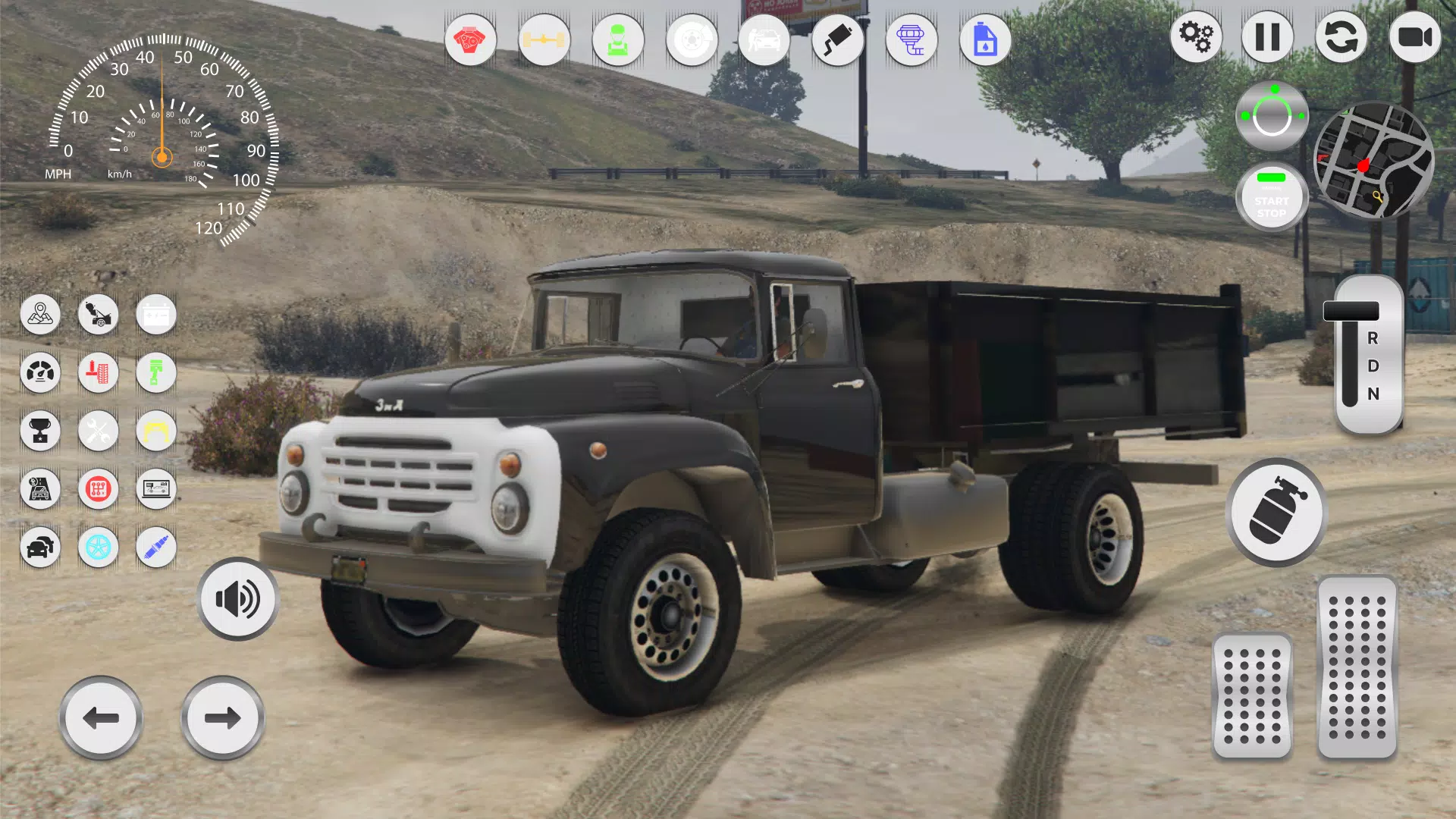Mute the game audio with the speaker button
Image resolution: width=1456 pixels, height=819 pixels.
click(x=237, y=599)
